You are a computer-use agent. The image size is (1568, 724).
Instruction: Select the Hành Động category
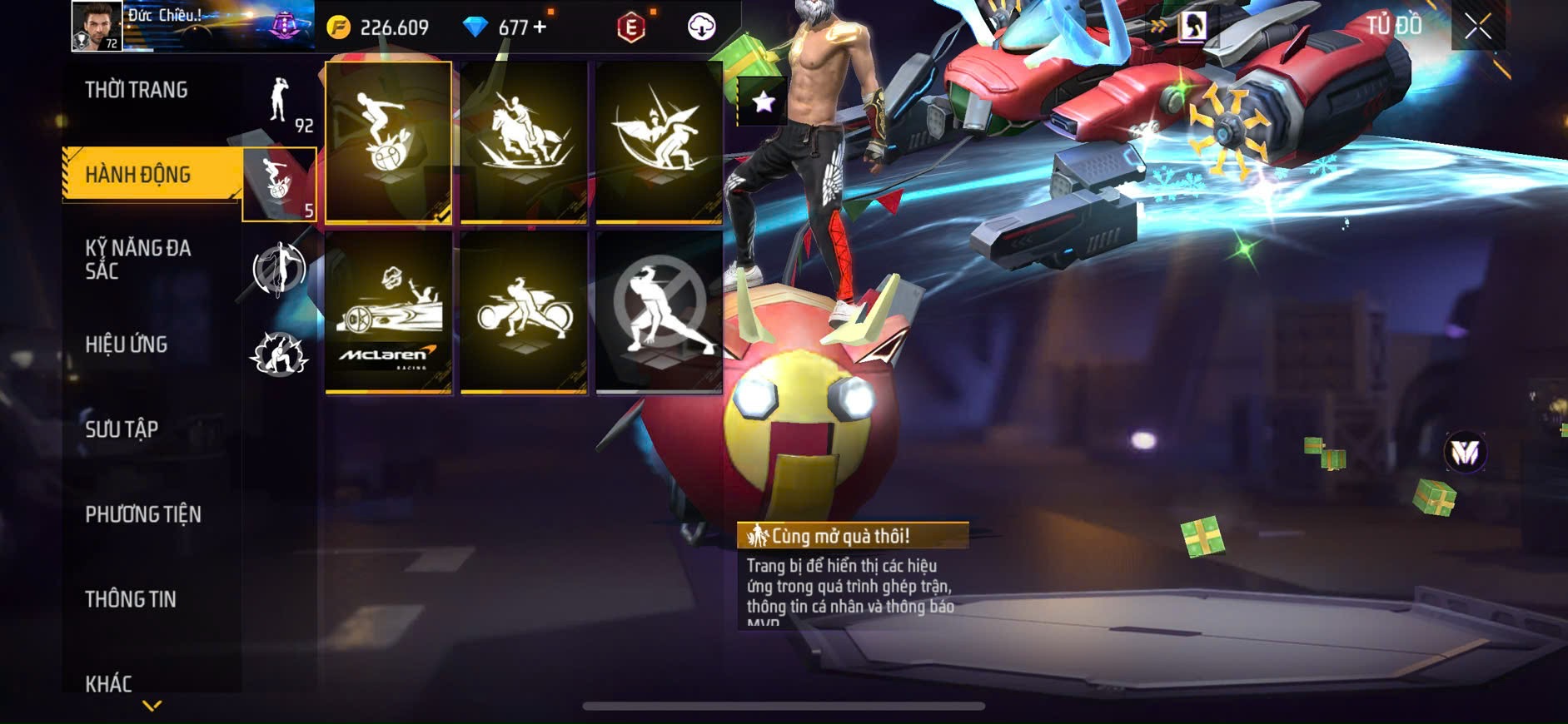tap(138, 175)
